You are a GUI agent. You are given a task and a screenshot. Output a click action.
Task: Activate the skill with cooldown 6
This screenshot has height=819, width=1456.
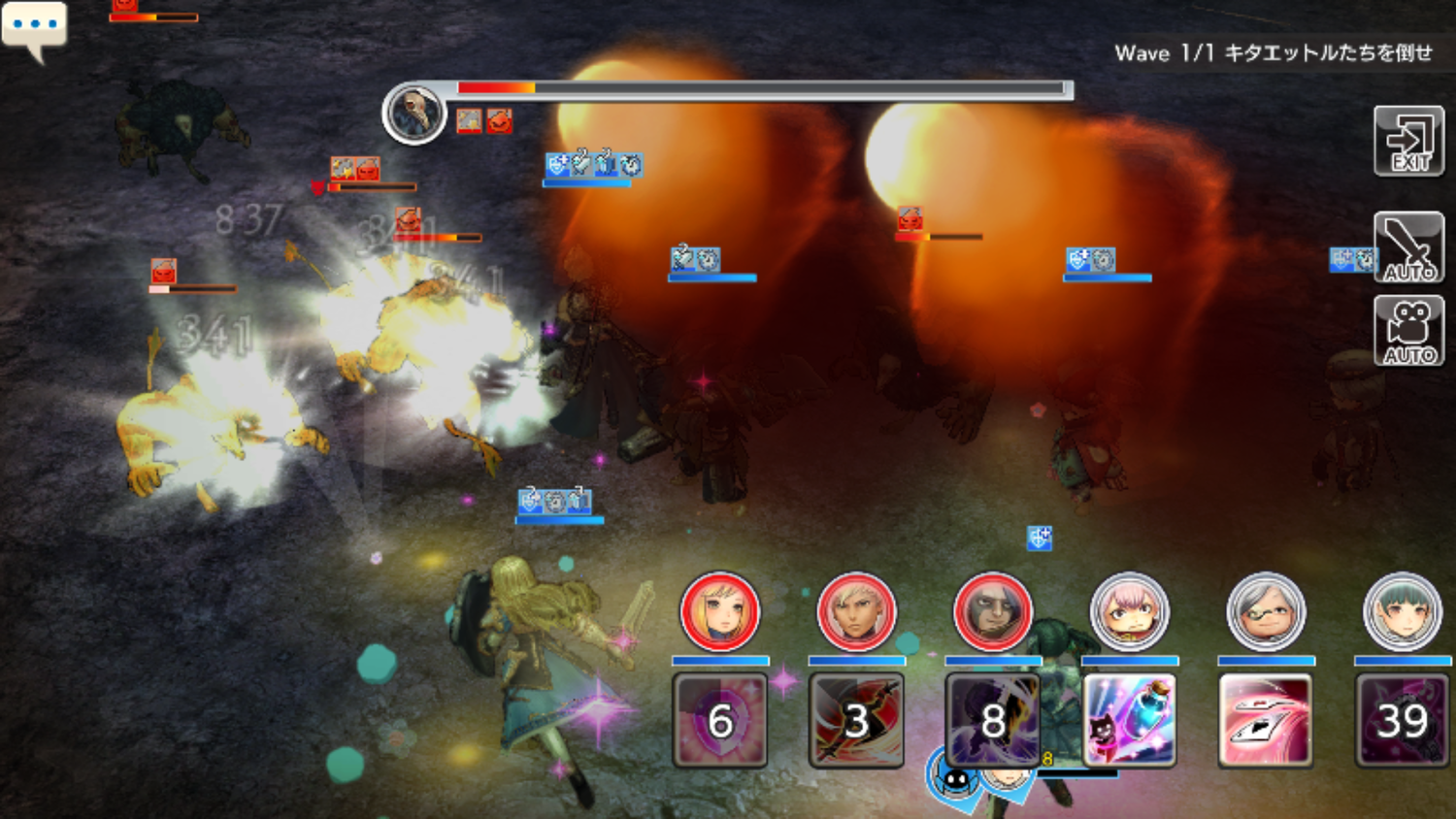click(719, 720)
